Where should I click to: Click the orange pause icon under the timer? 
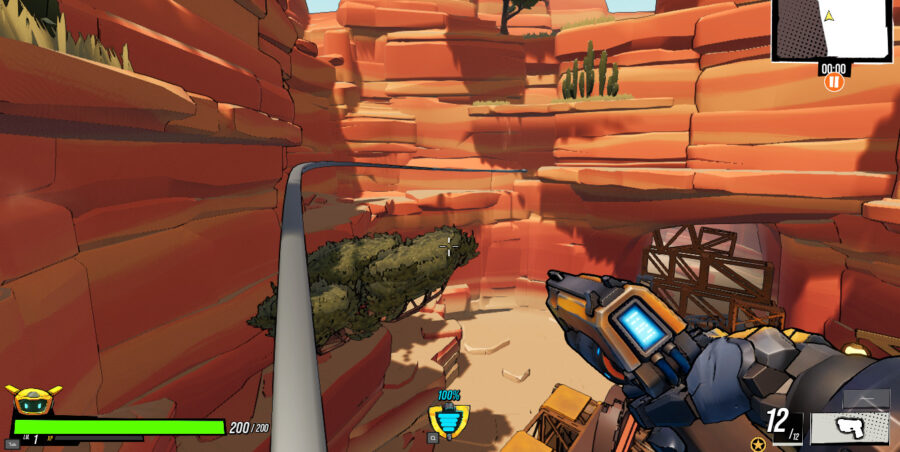click(x=833, y=83)
